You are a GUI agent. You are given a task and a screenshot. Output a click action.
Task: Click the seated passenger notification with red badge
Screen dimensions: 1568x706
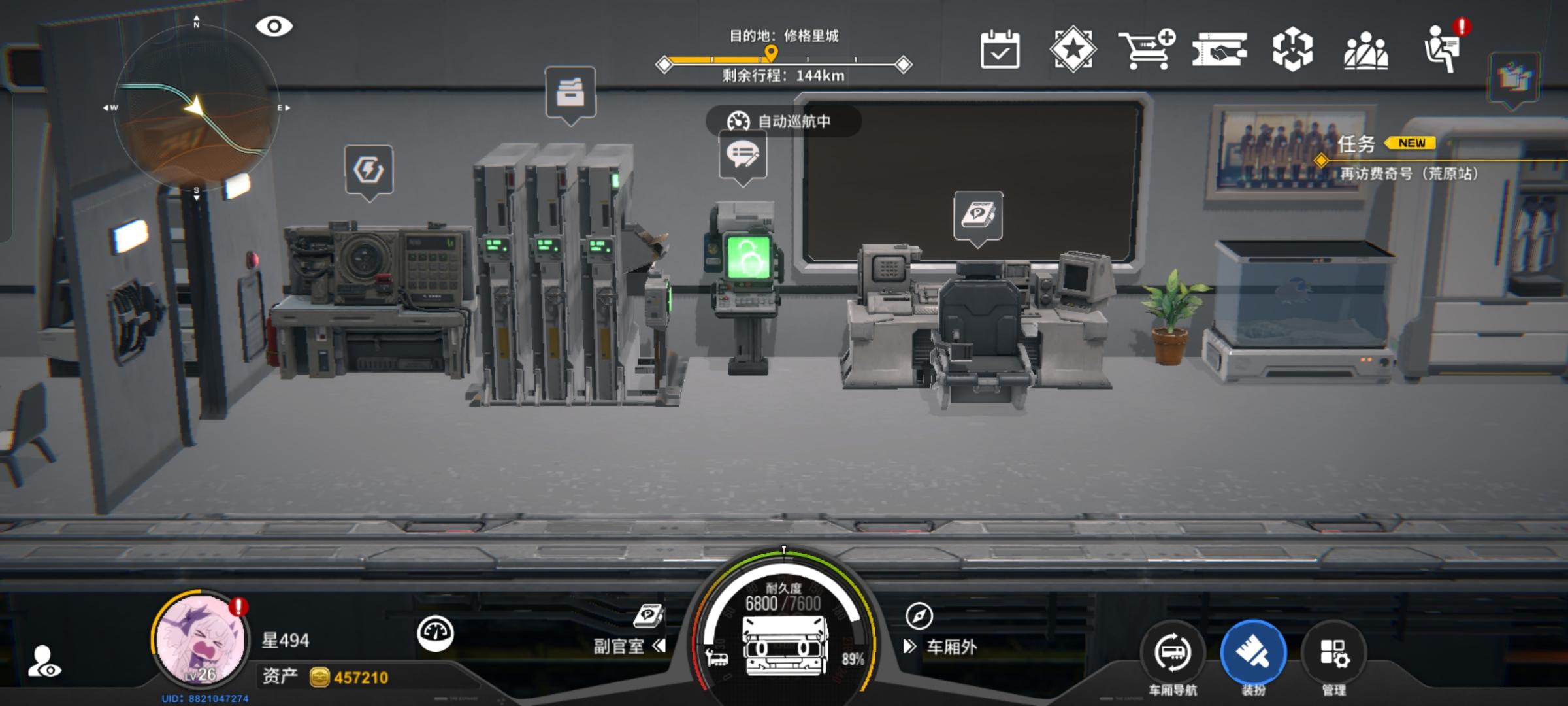coord(1445,49)
